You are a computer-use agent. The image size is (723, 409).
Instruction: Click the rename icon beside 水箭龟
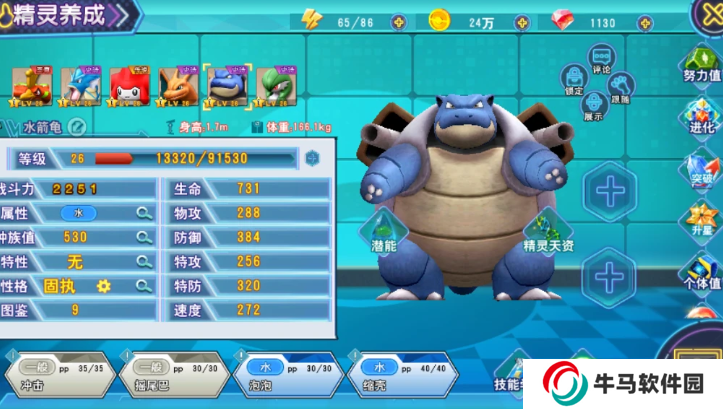click(76, 127)
